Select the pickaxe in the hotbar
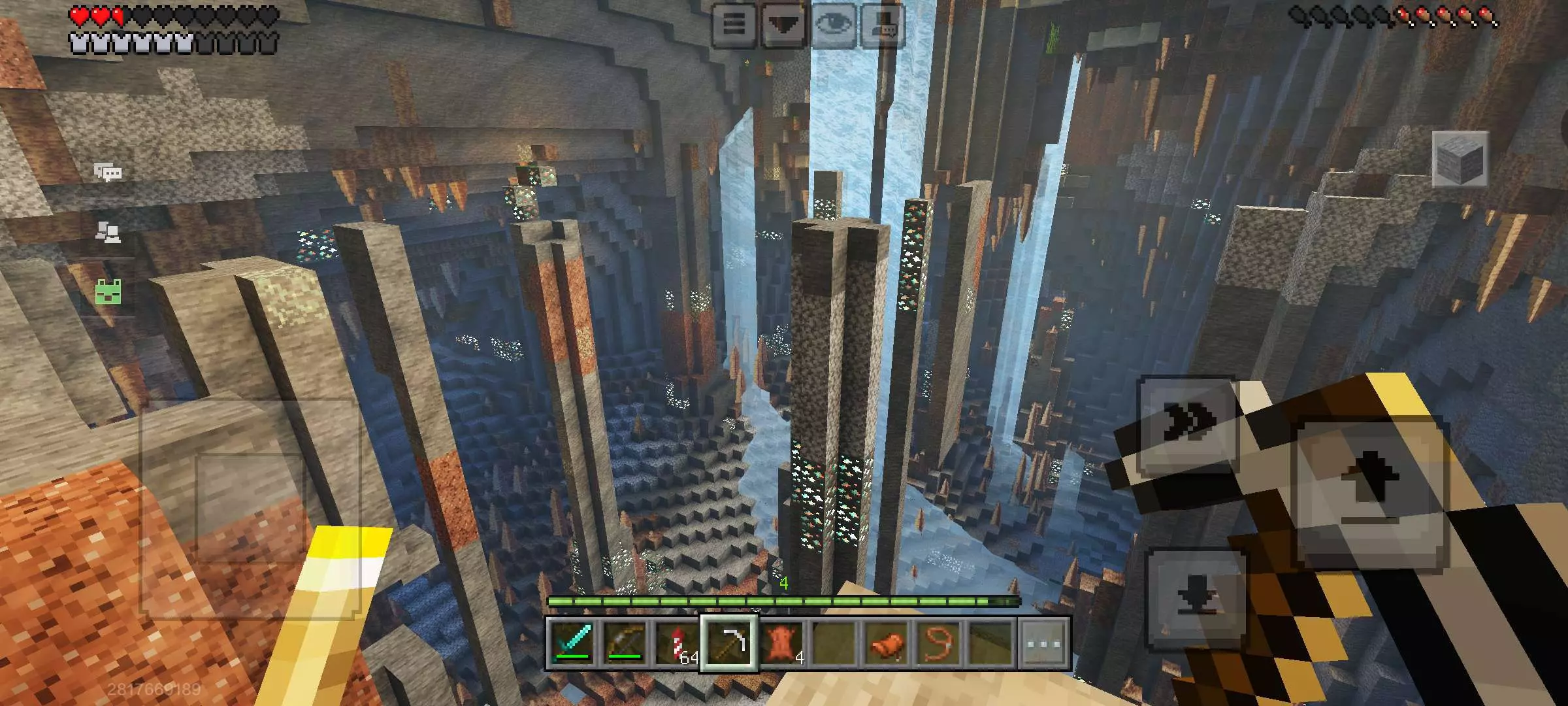The height and width of the screenshot is (706, 1568). coord(729,644)
